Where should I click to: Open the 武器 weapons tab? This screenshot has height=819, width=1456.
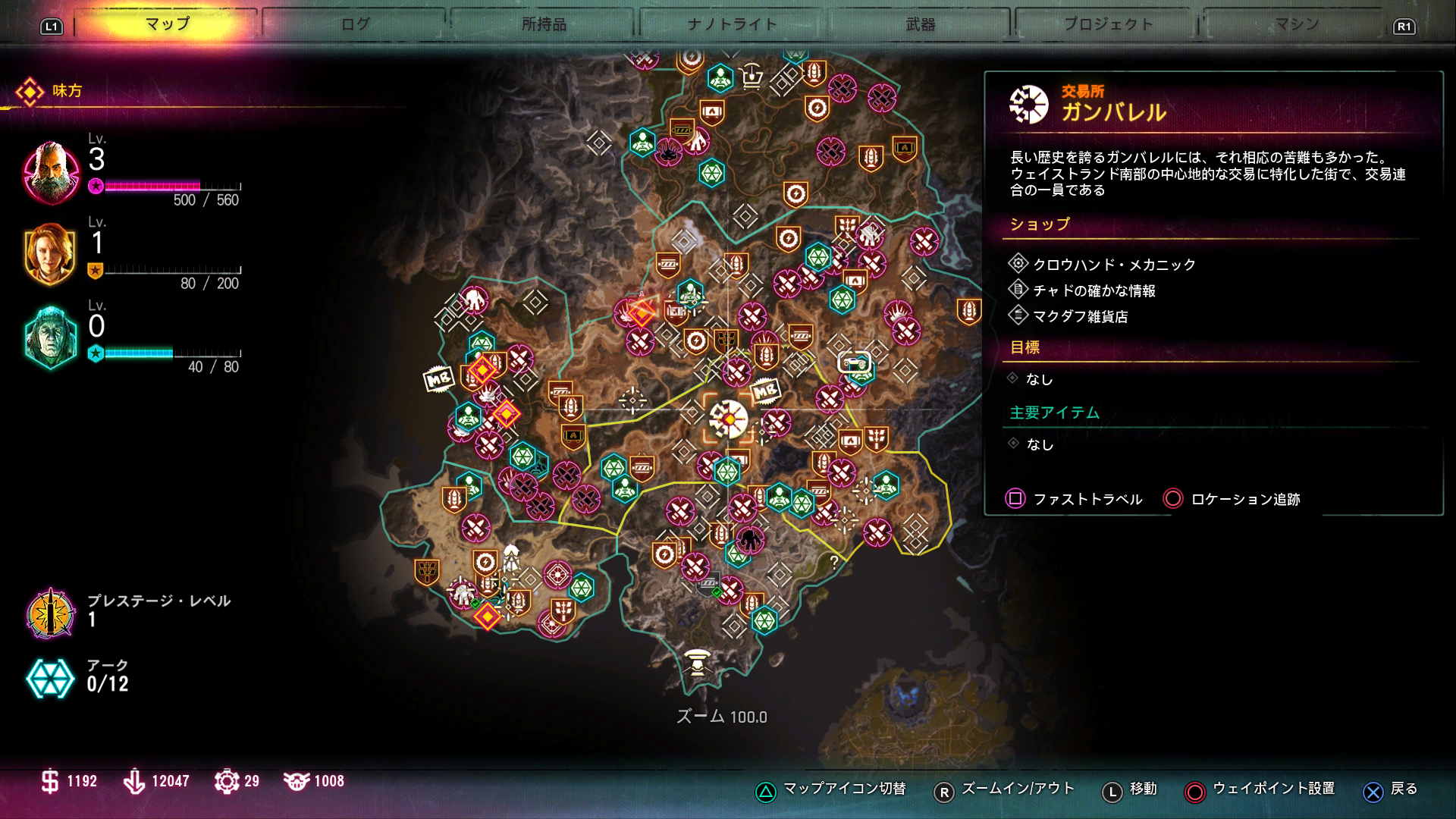pyautogui.click(x=921, y=24)
